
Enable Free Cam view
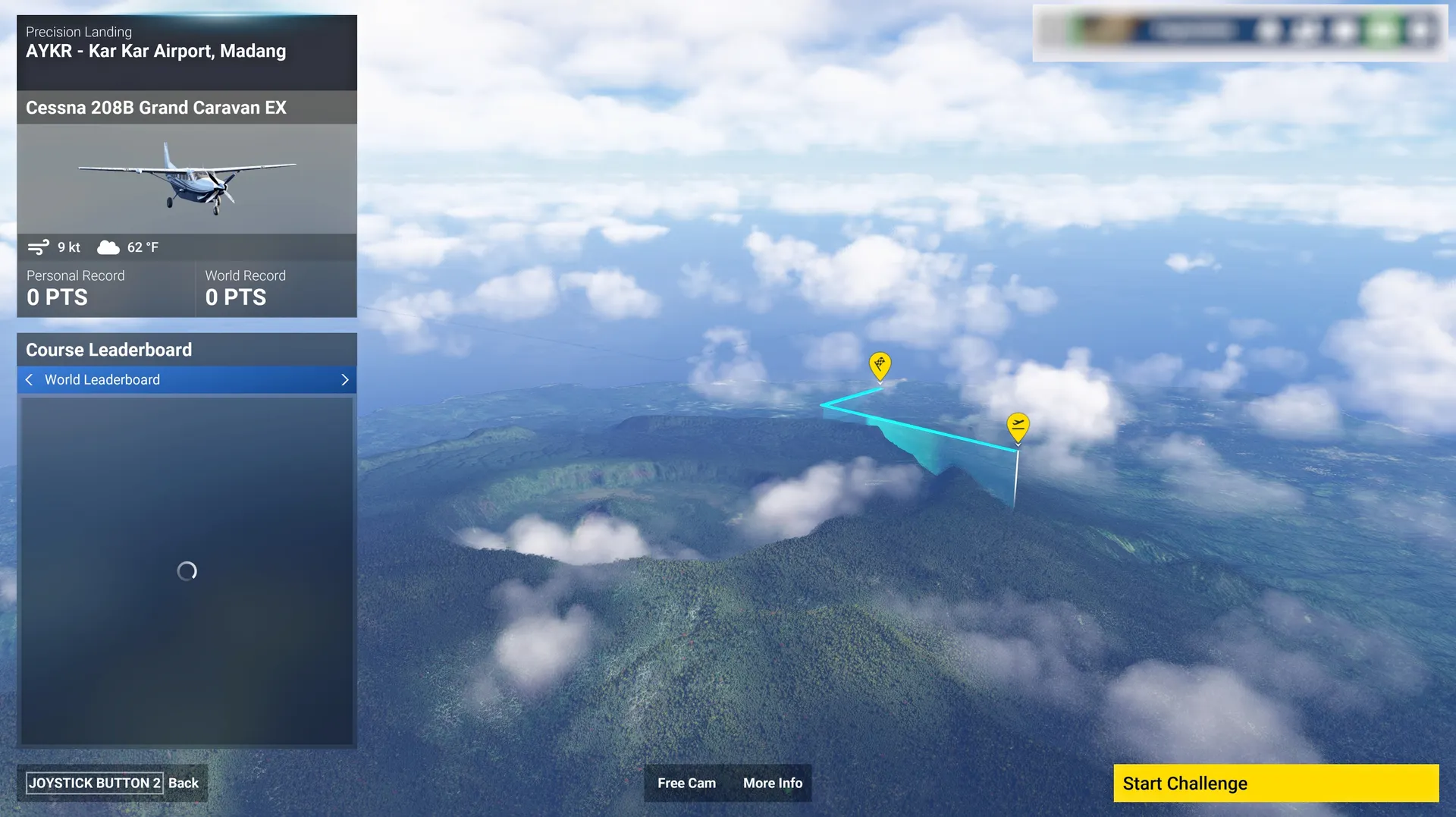pos(686,783)
